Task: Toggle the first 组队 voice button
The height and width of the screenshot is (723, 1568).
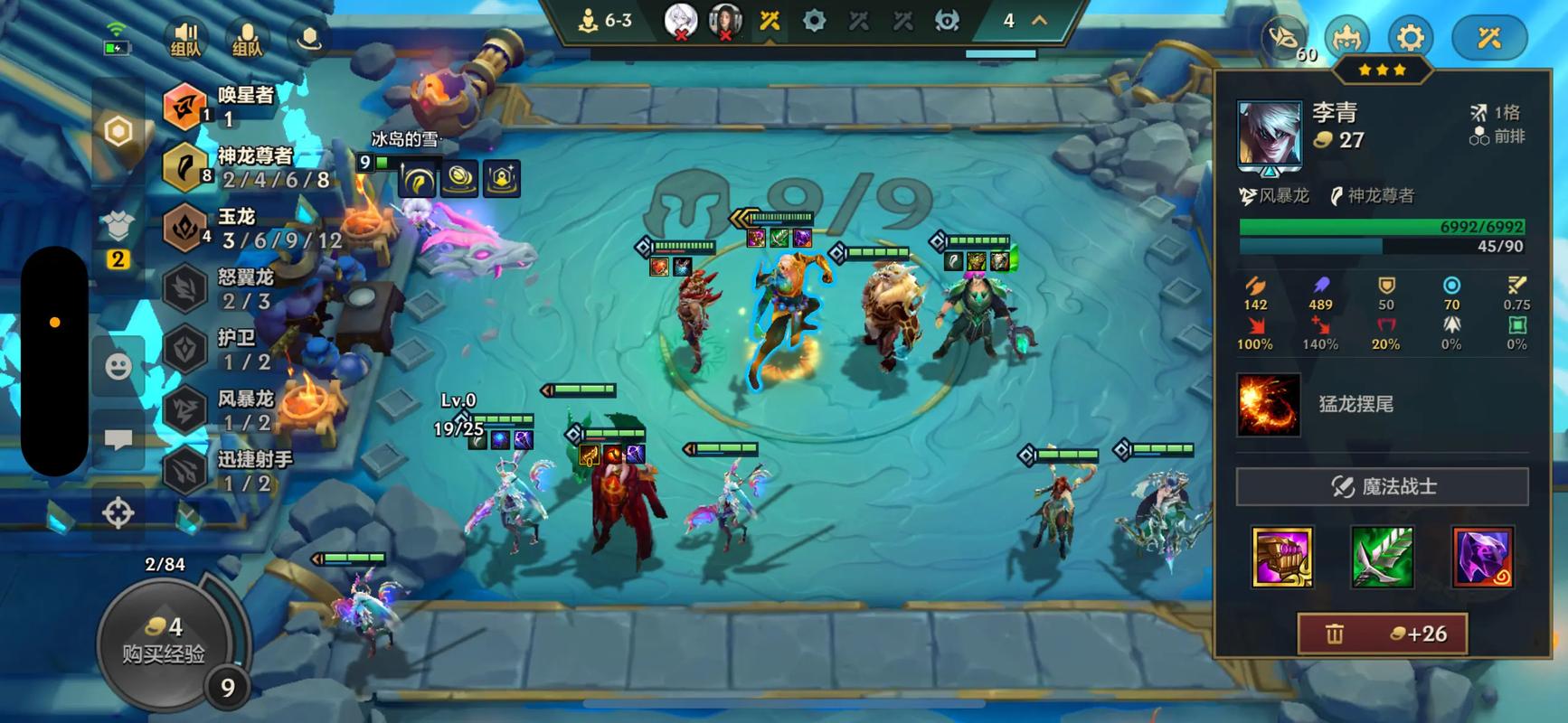Action: 185,38
